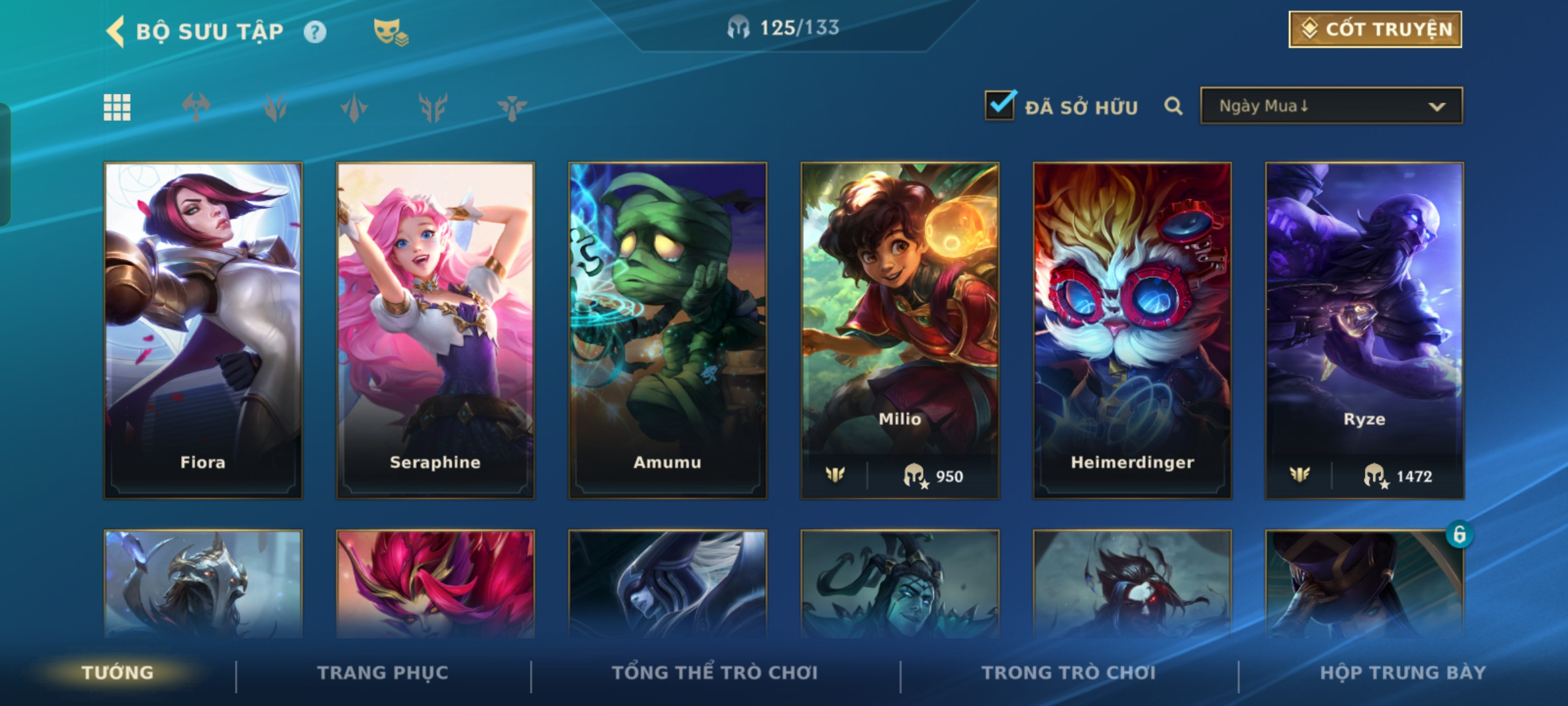This screenshot has width=1568, height=706.
Task: Open the champion search magnifier
Action: [1173, 106]
